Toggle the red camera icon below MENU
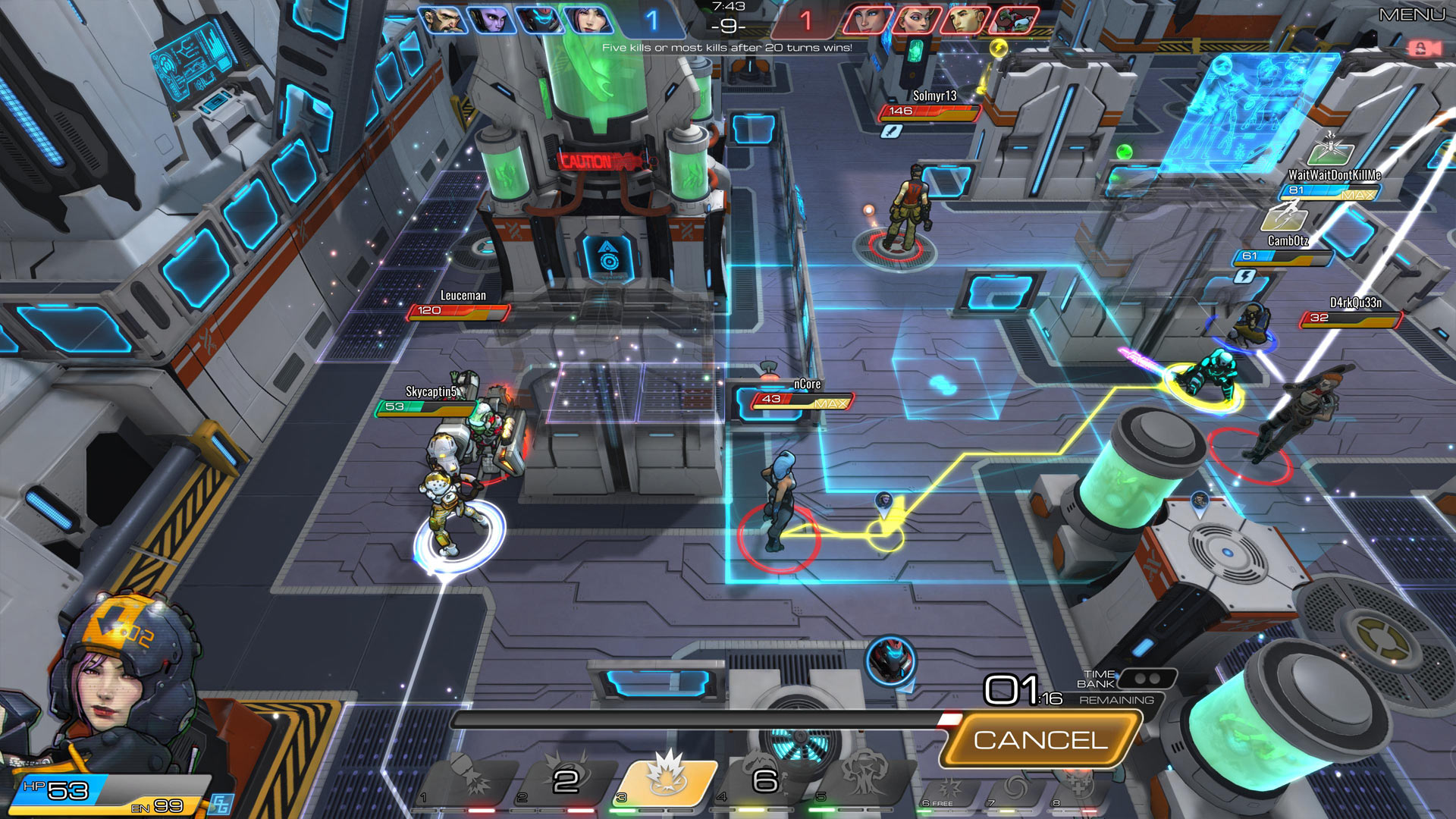The width and height of the screenshot is (1456, 819). [x=1423, y=49]
